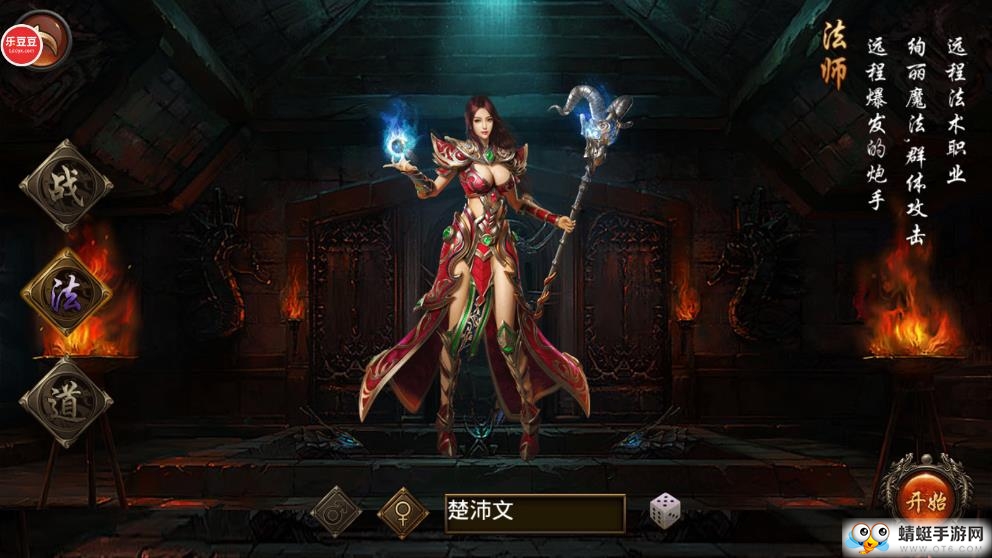Select the female gender symbol
This screenshot has width=992, height=558.
click(403, 513)
